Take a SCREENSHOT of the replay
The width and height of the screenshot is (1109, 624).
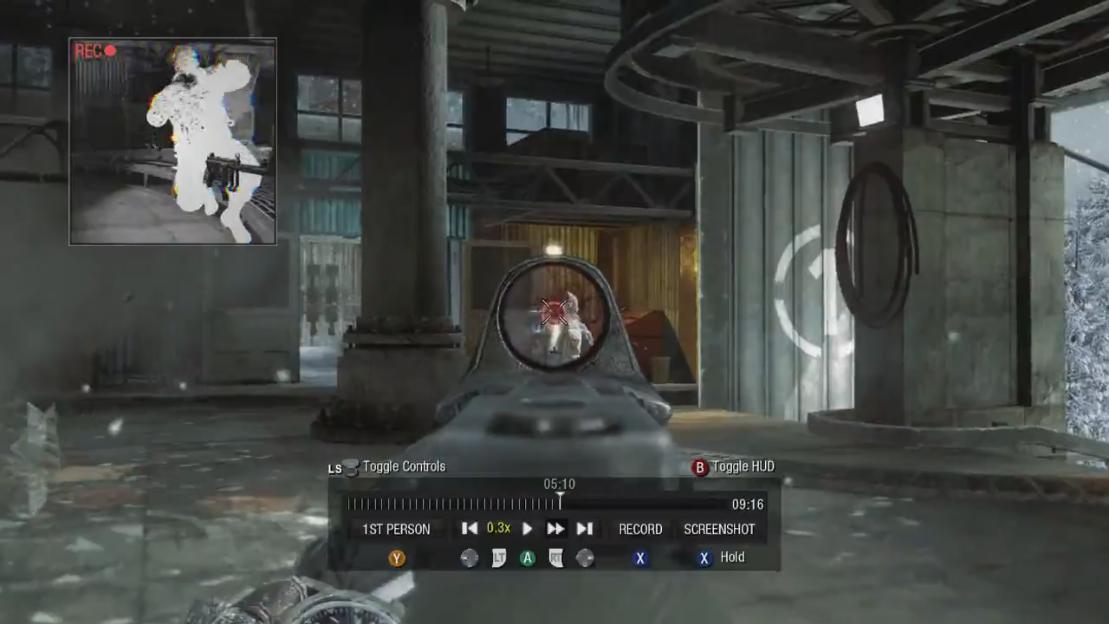719,529
